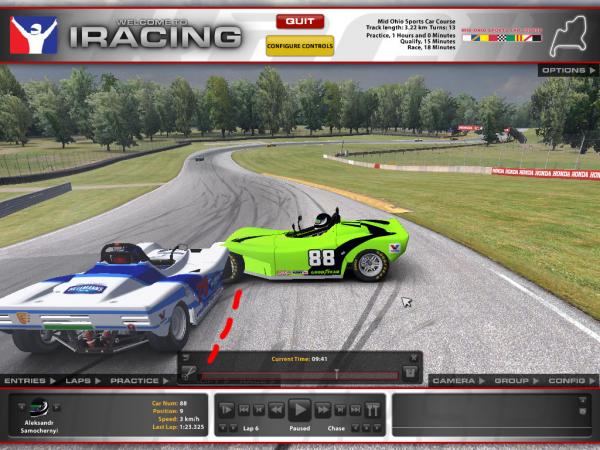Open the Config tab

[567, 381]
